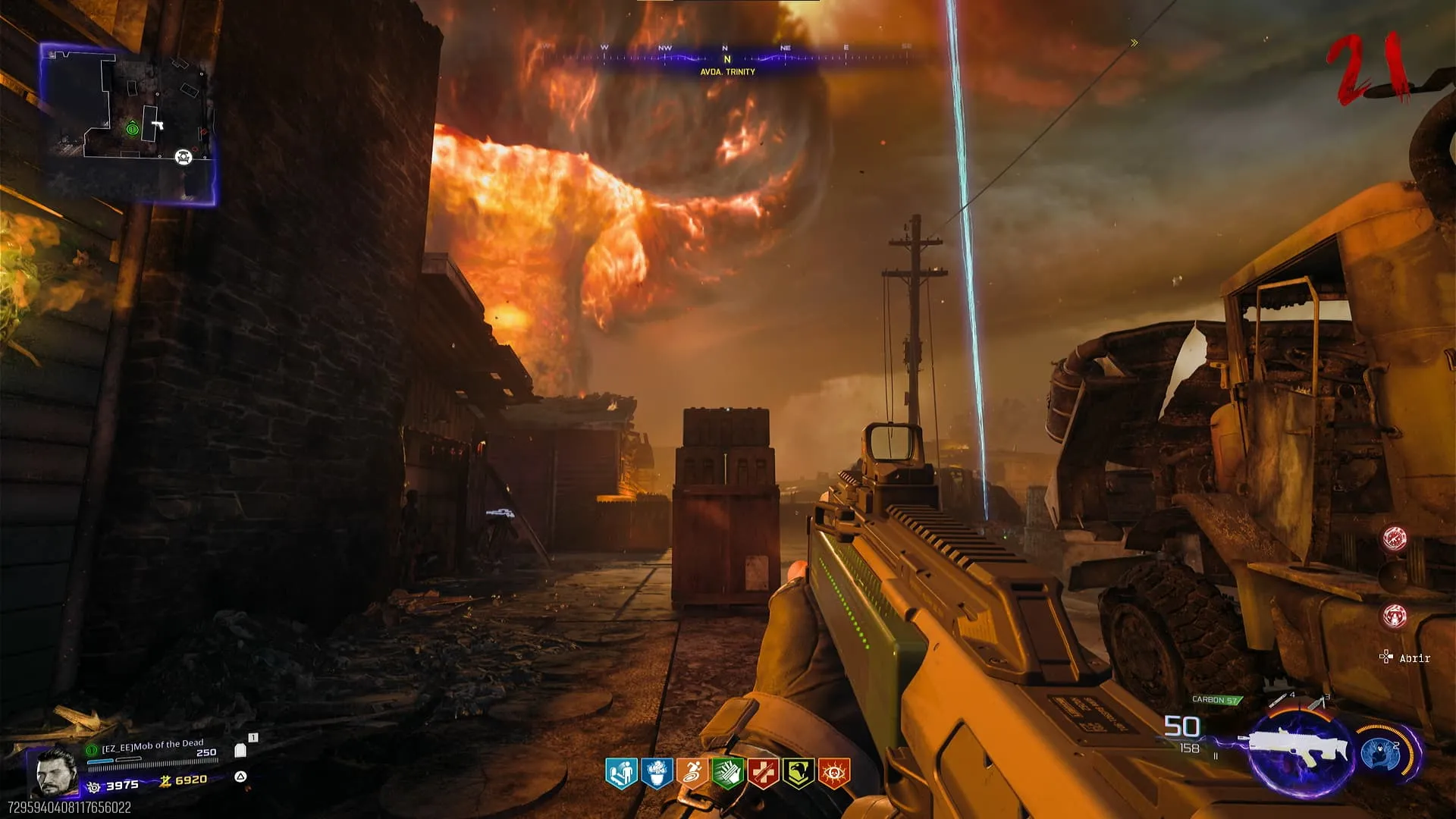Choose the Death Perception skull-eye perk
Screen dimensions: 1456x819
834,773
